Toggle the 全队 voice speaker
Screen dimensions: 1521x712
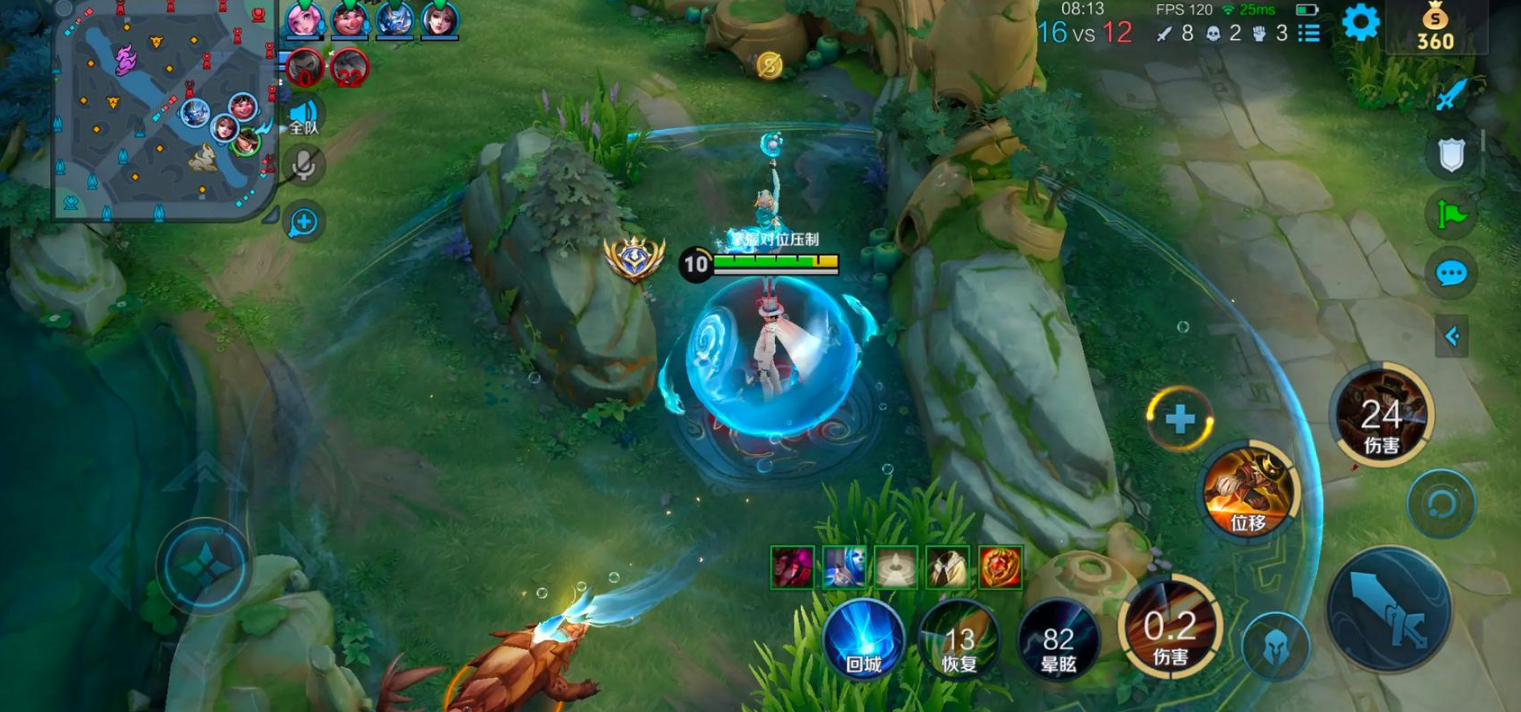point(304,116)
